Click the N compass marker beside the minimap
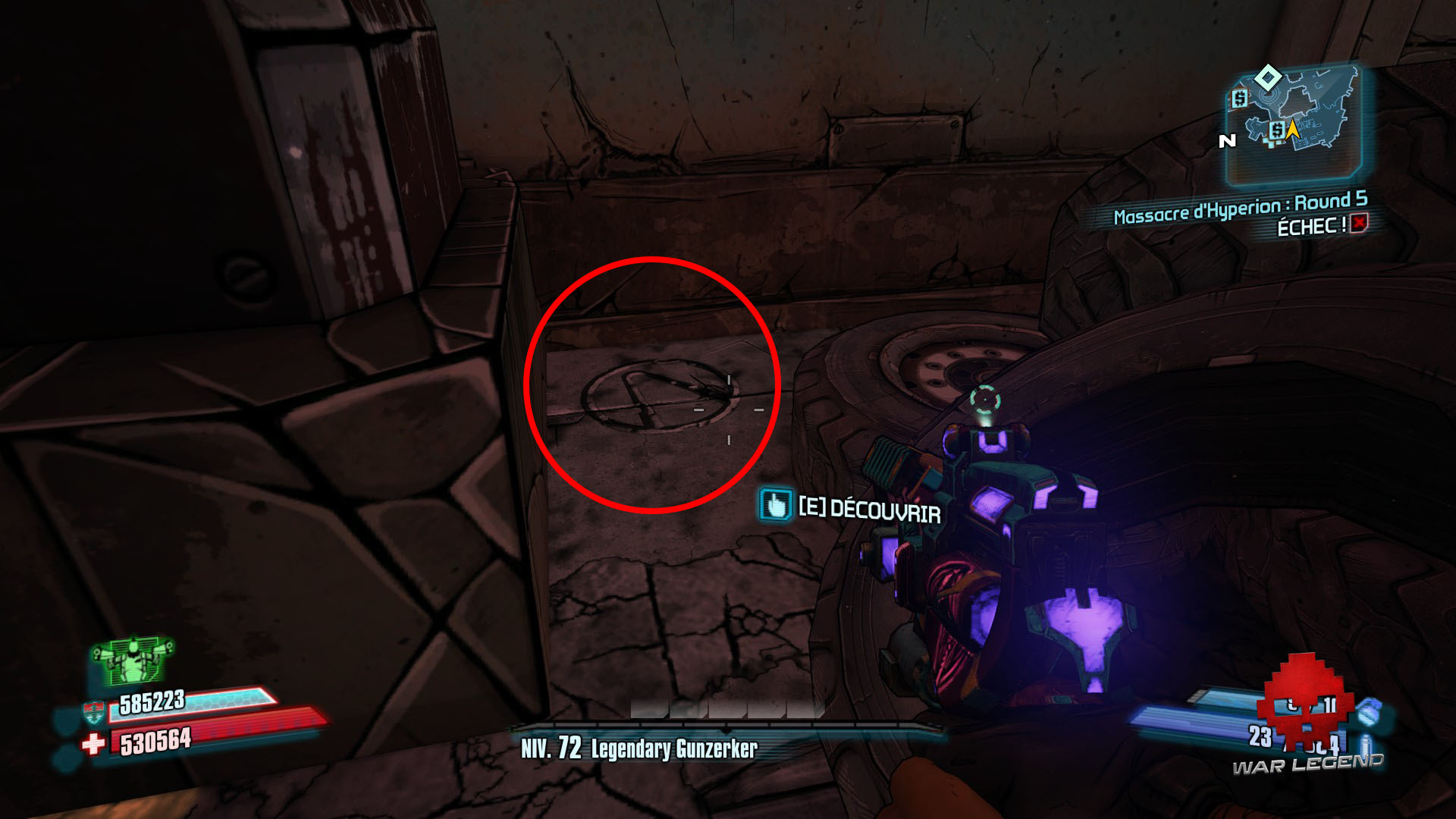 [1228, 141]
